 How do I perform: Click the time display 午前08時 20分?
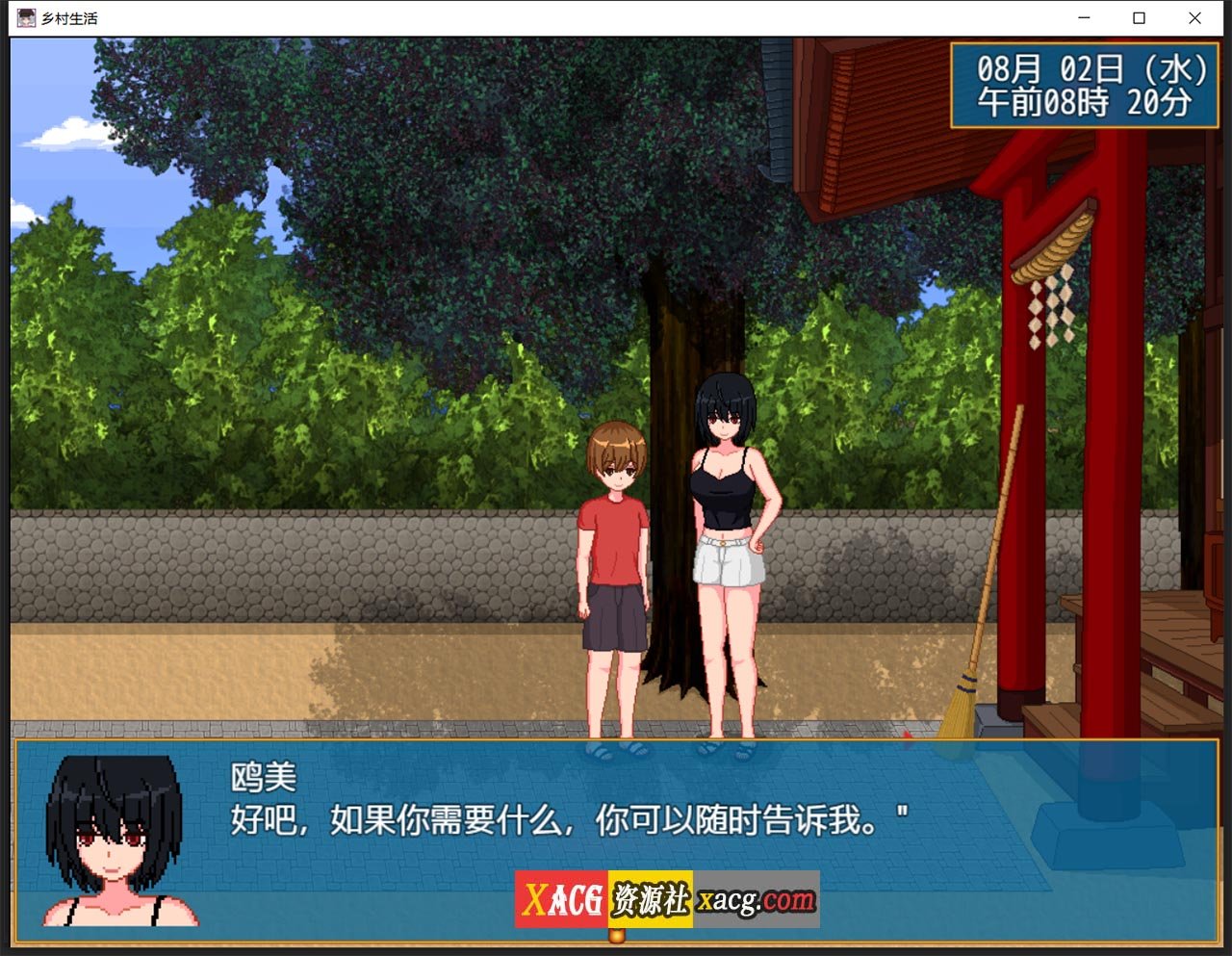(x=1080, y=103)
